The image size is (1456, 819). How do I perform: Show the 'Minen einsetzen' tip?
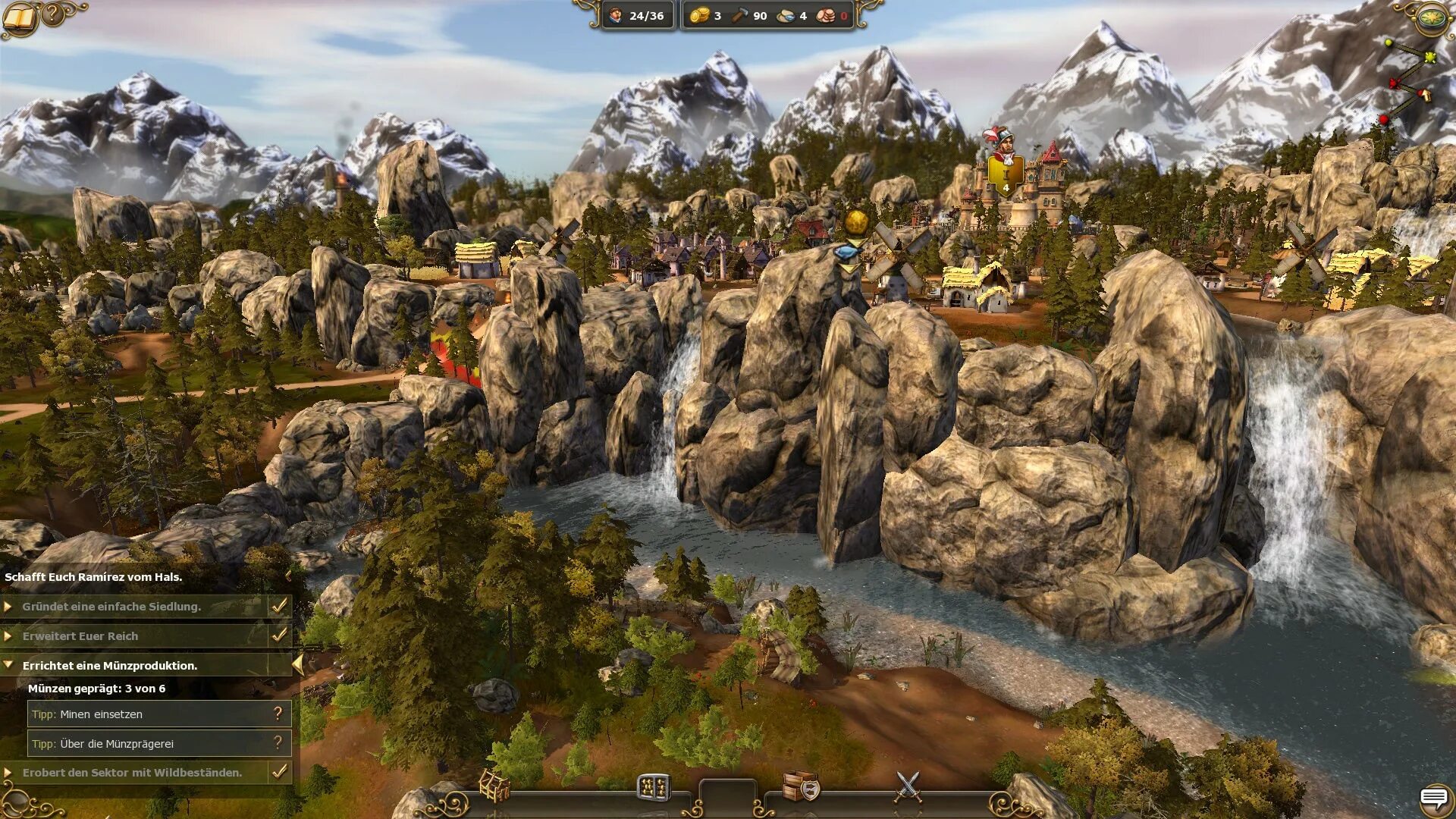click(278, 714)
